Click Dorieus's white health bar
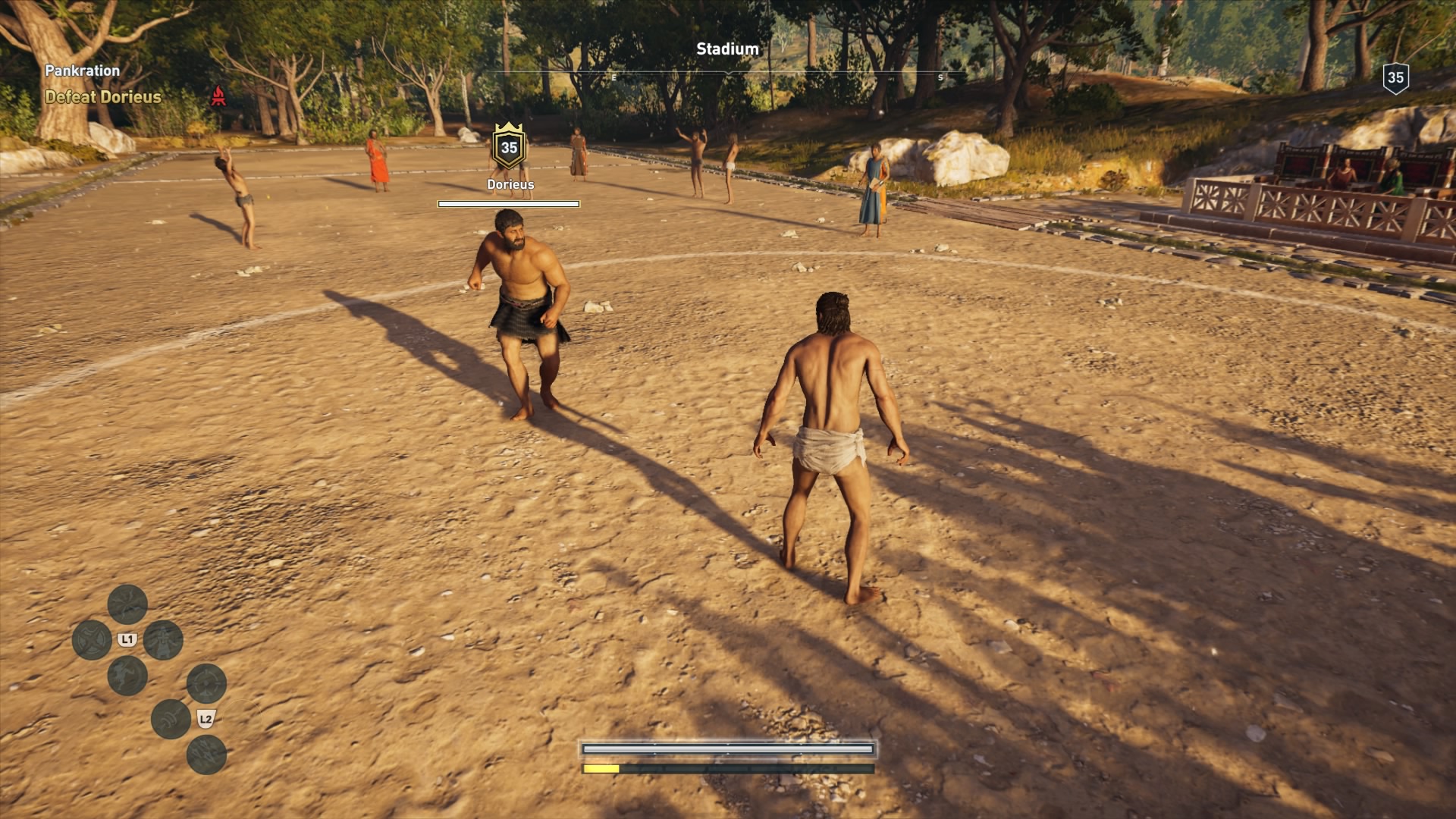This screenshot has width=1456, height=819. [509, 203]
